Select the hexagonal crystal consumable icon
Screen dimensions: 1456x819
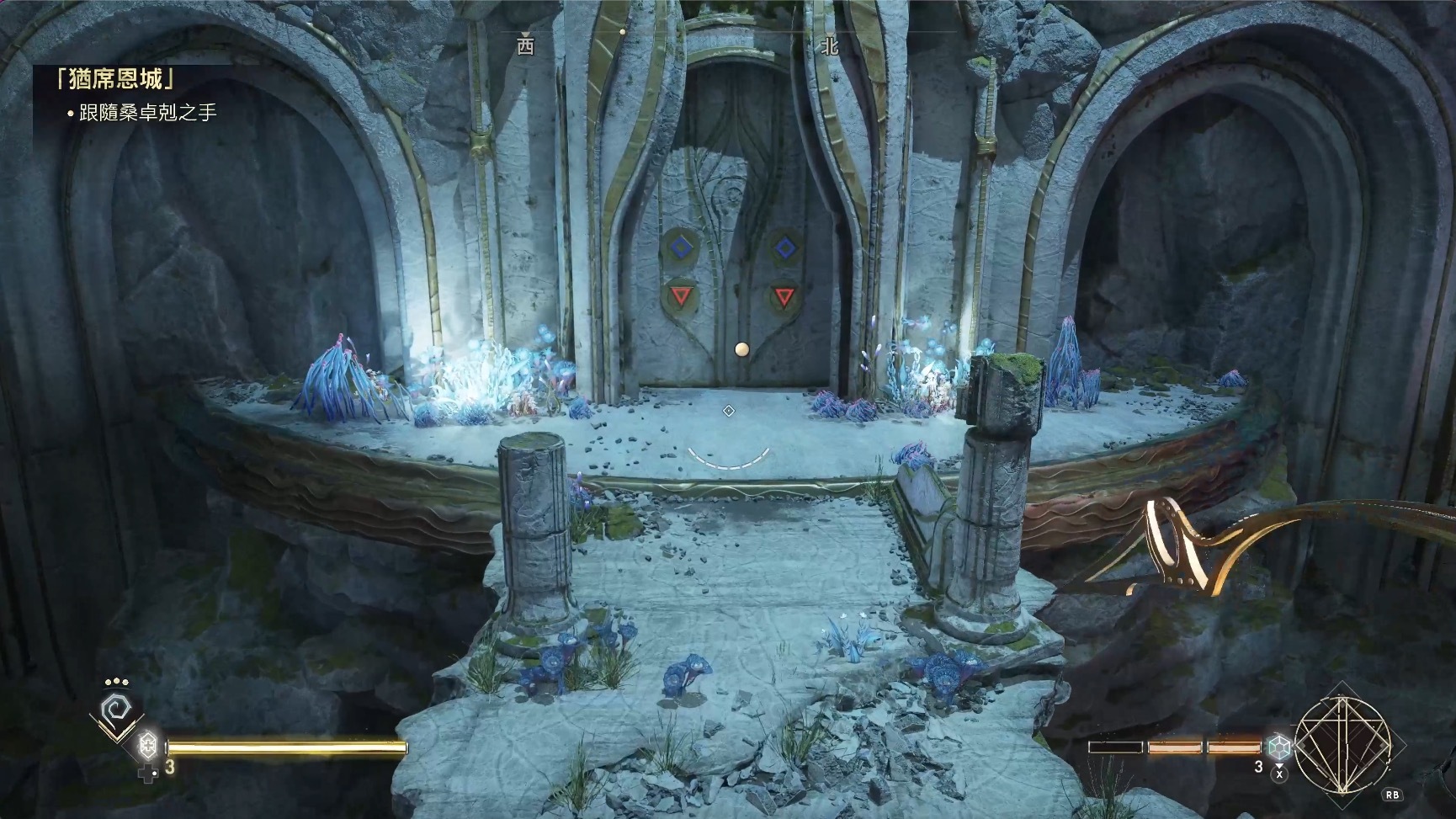(x=1279, y=746)
